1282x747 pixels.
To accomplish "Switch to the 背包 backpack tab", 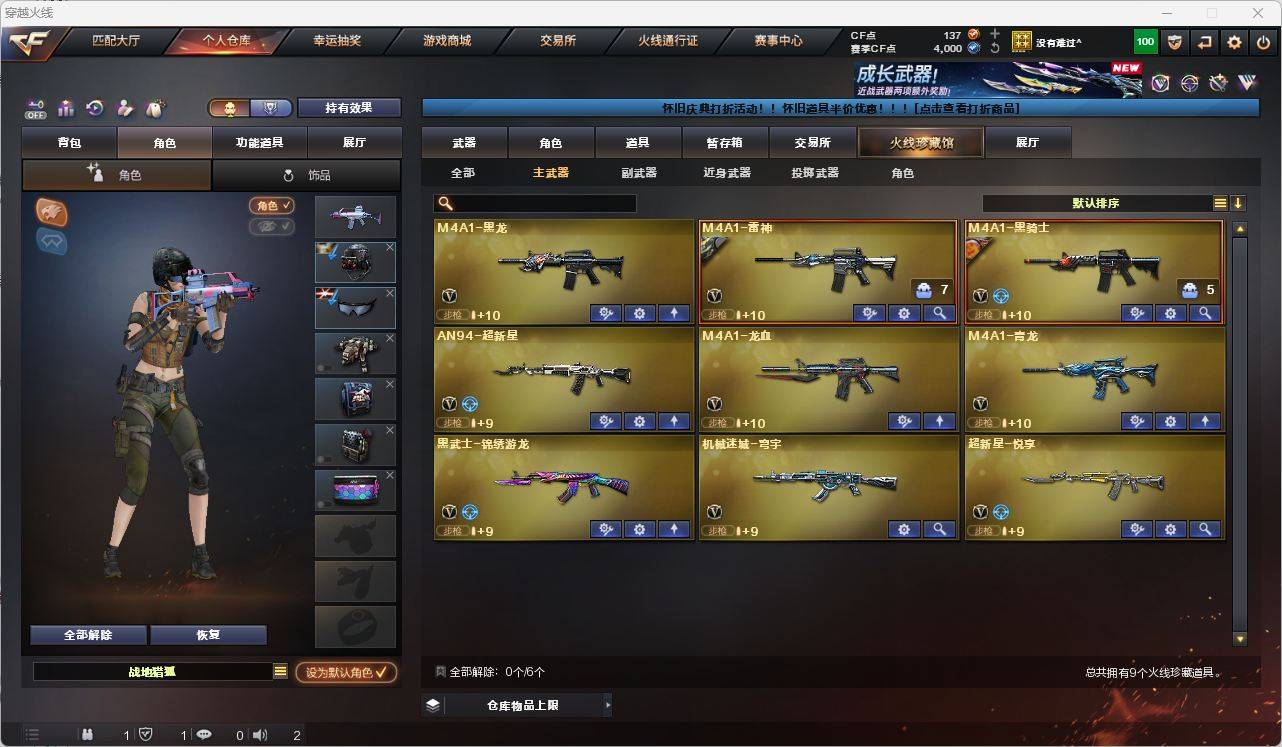I will 69,143.
